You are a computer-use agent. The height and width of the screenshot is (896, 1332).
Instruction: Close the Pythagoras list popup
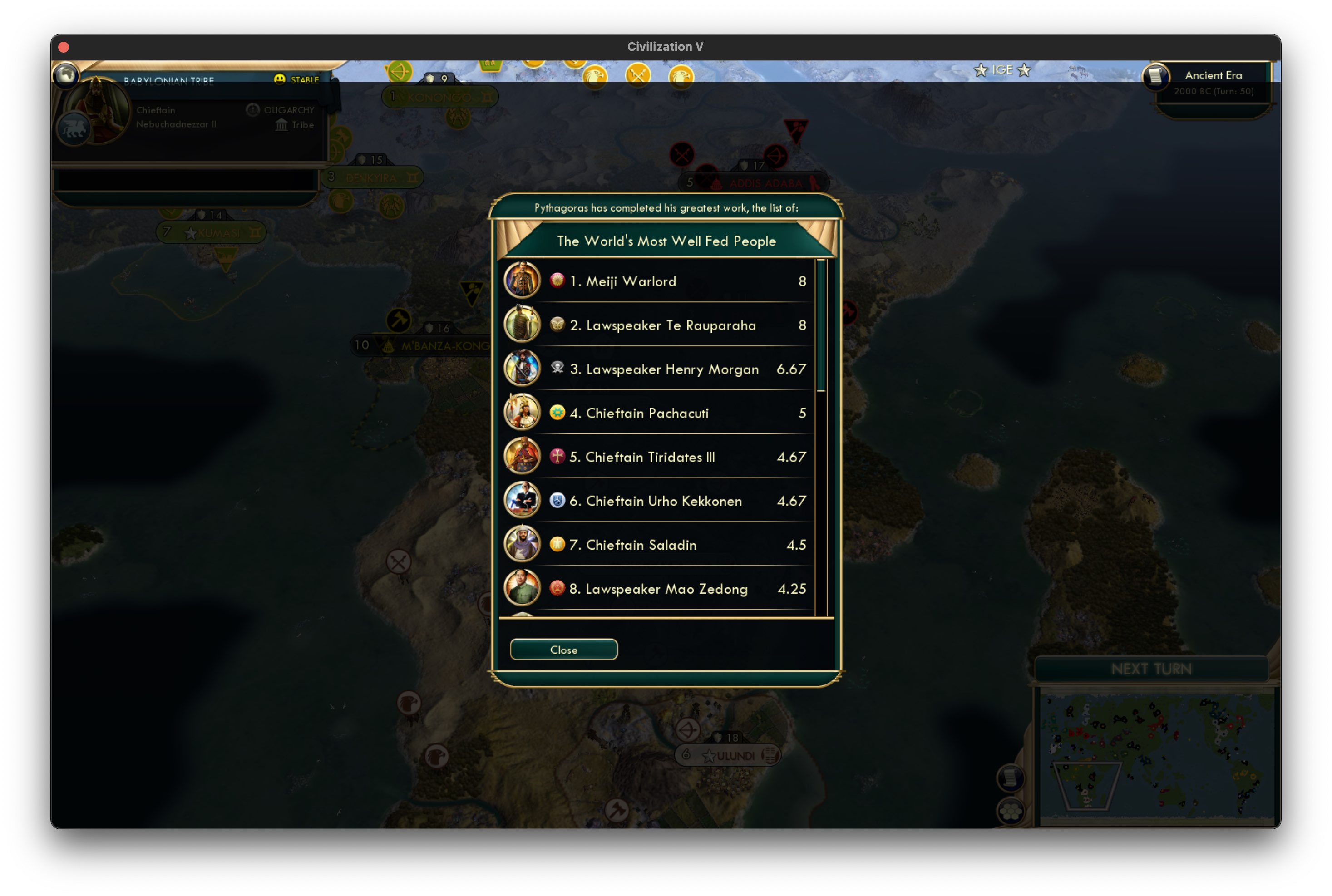(563, 650)
